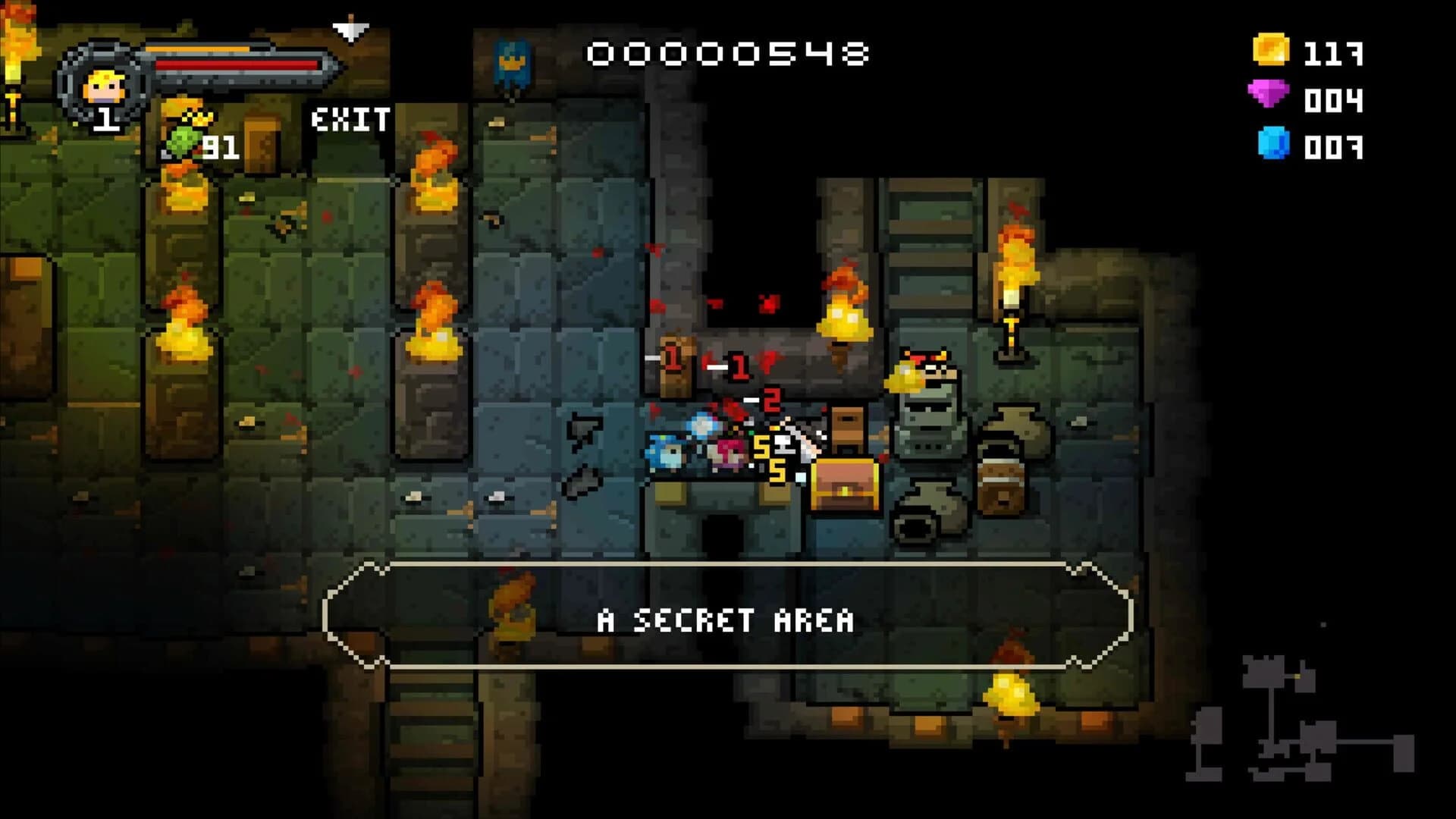This screenshot has height=819, width=1456.
Task: Click the green potion flask counter
Action: coord(184,143)
